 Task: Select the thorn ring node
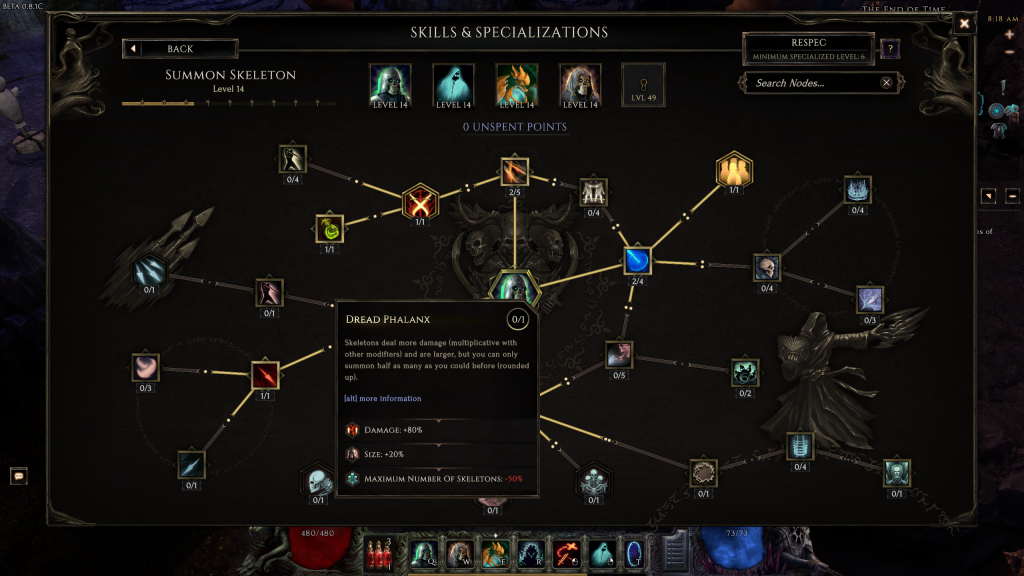pos(704,473)
